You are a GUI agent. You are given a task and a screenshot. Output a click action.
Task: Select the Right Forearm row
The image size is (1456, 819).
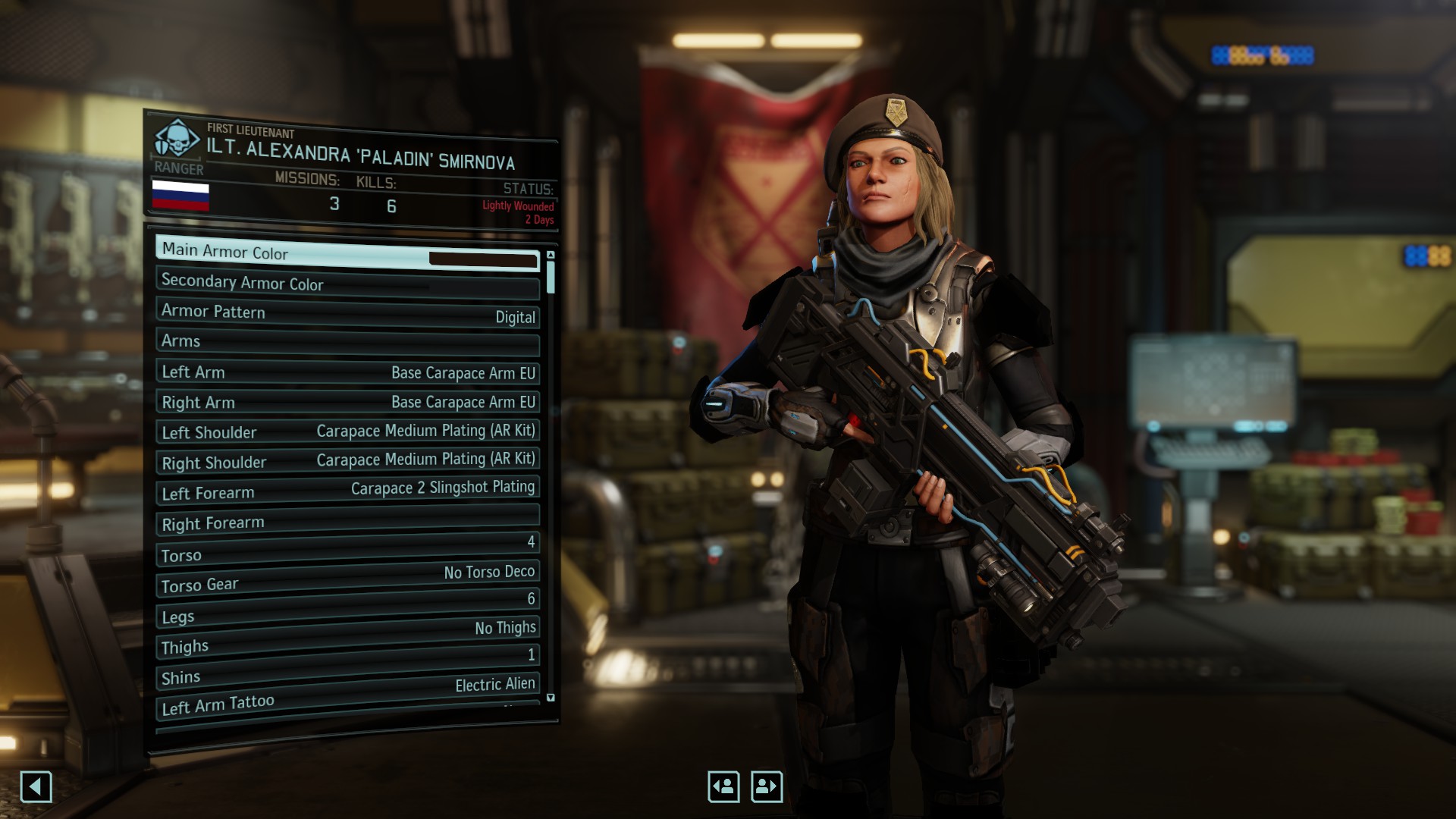[347, 520]
